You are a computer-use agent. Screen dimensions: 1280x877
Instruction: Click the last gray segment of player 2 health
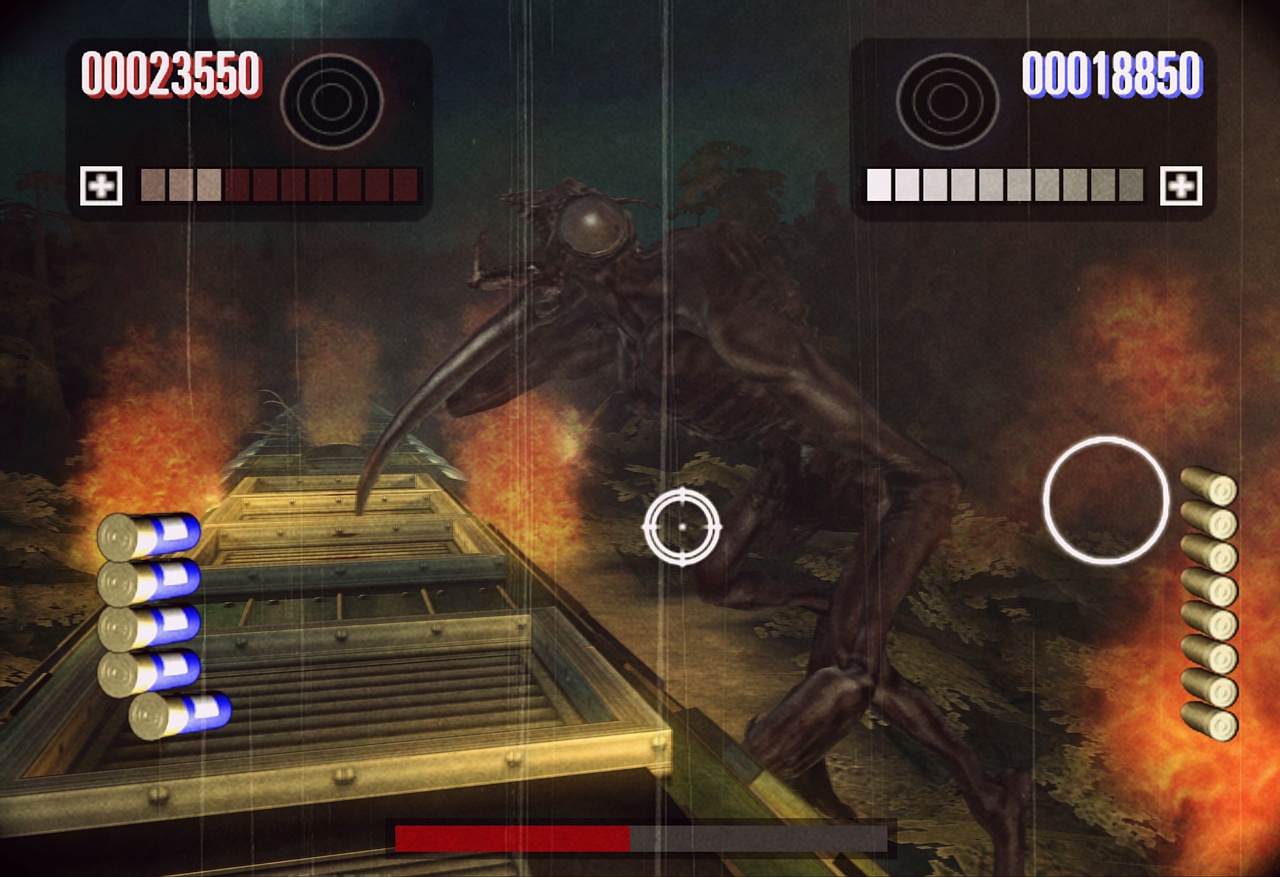[x=1129, y=183]
